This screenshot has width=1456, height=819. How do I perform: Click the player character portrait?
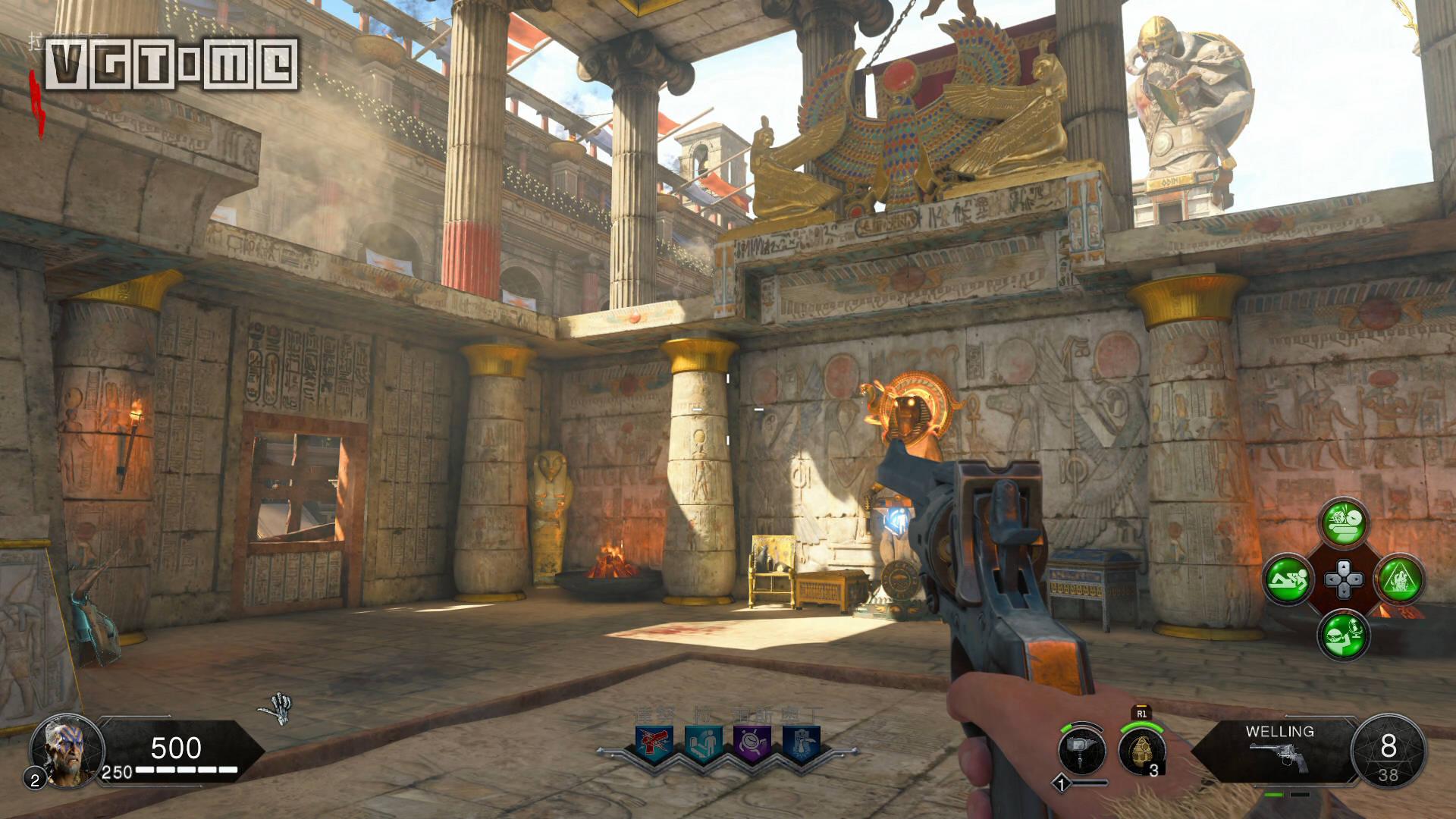[66, 751]
